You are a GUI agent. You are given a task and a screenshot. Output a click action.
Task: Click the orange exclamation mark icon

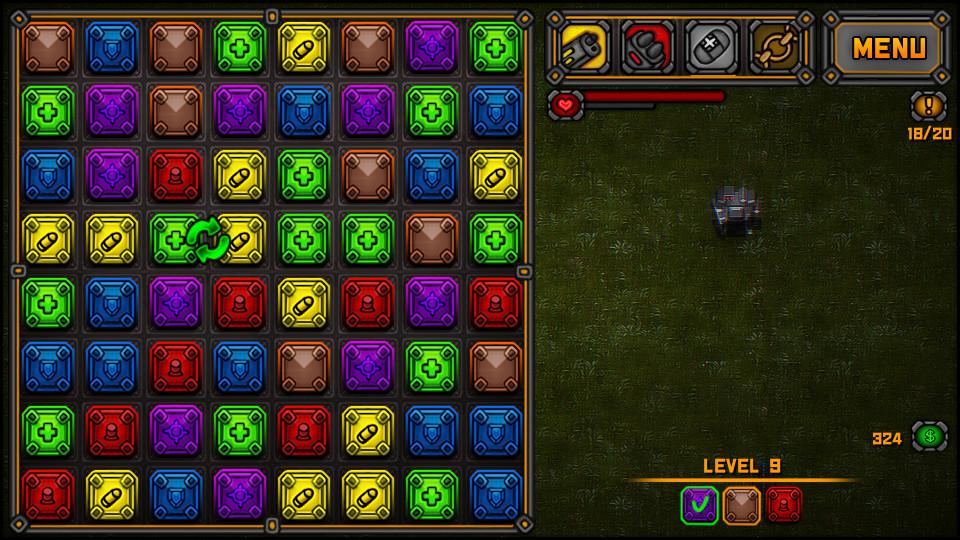click(928, 106)
